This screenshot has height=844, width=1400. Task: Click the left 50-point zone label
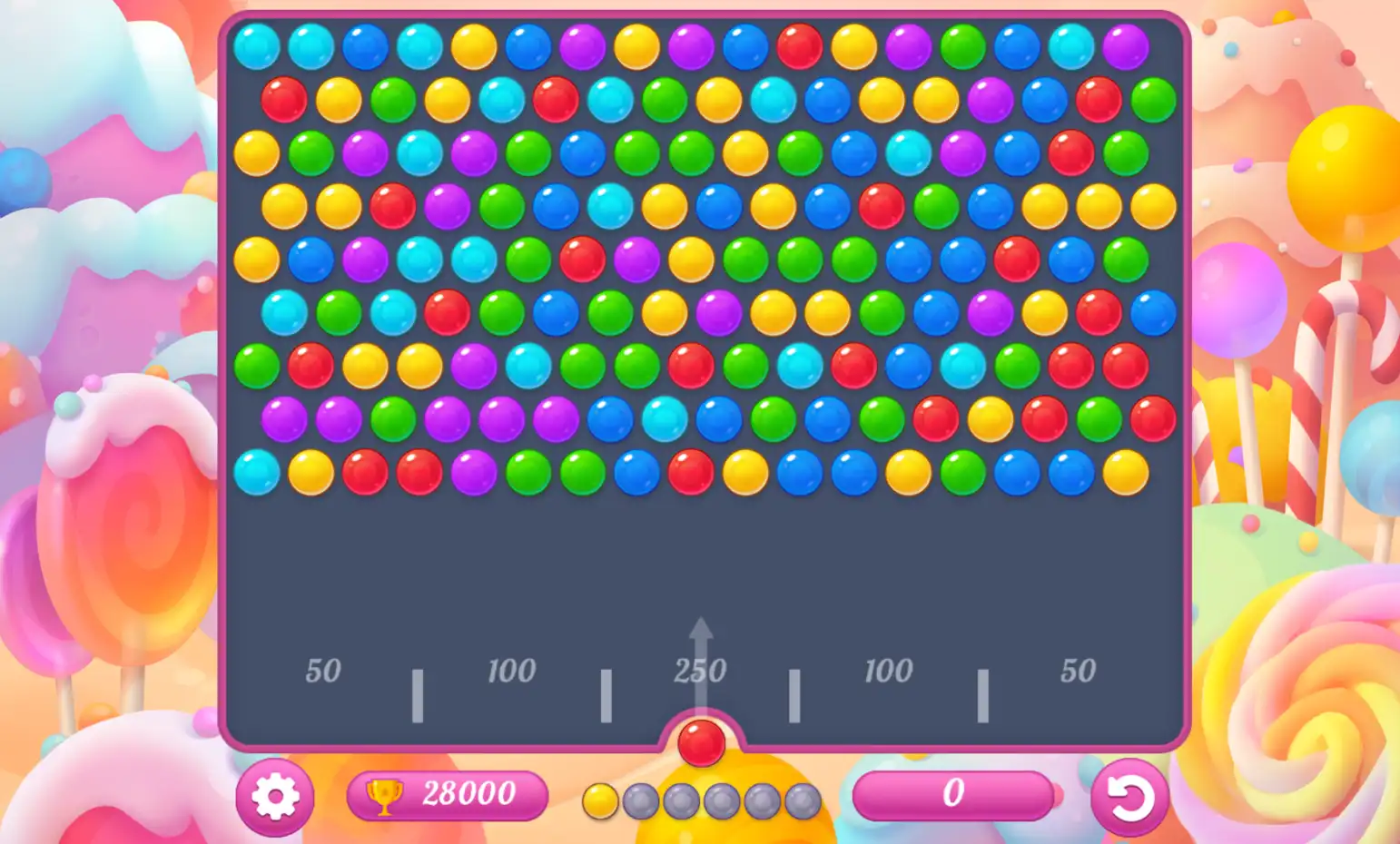tap(322, 672)
